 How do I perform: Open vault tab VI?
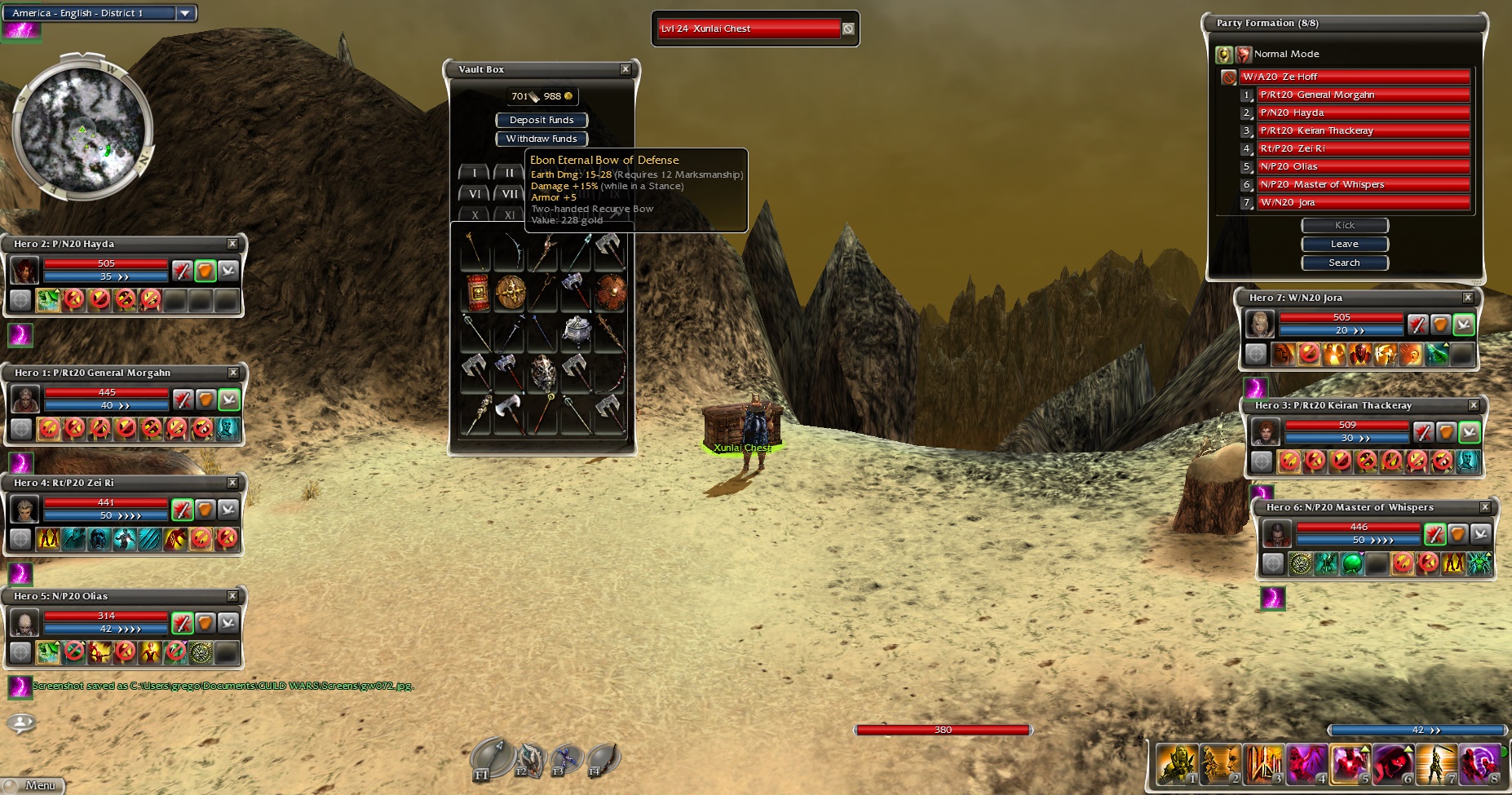tap(475, 194)
